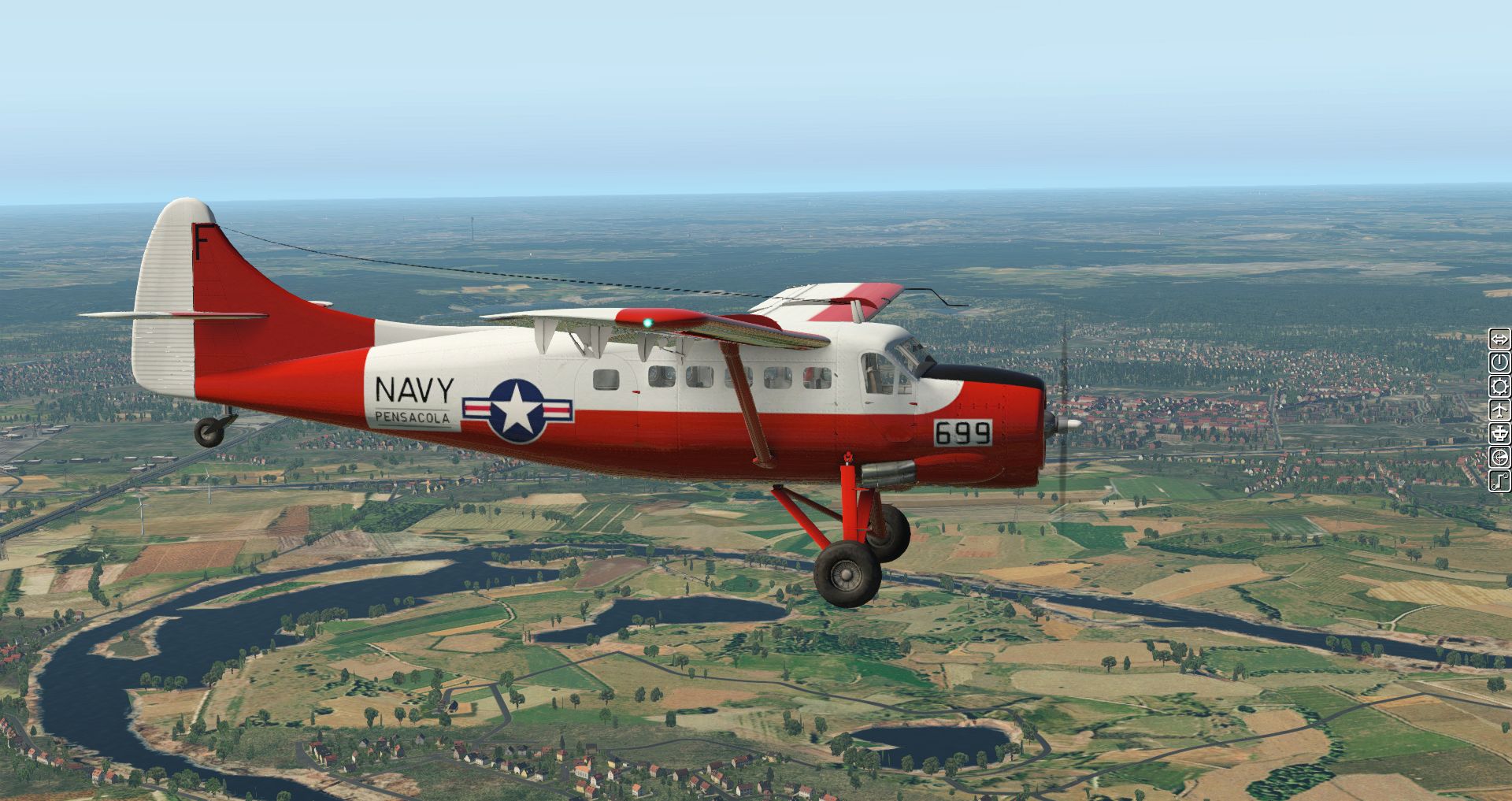Select the airplane icon in the side toolbar
Screen dimensions: 1512x801
click(1499, 410)
